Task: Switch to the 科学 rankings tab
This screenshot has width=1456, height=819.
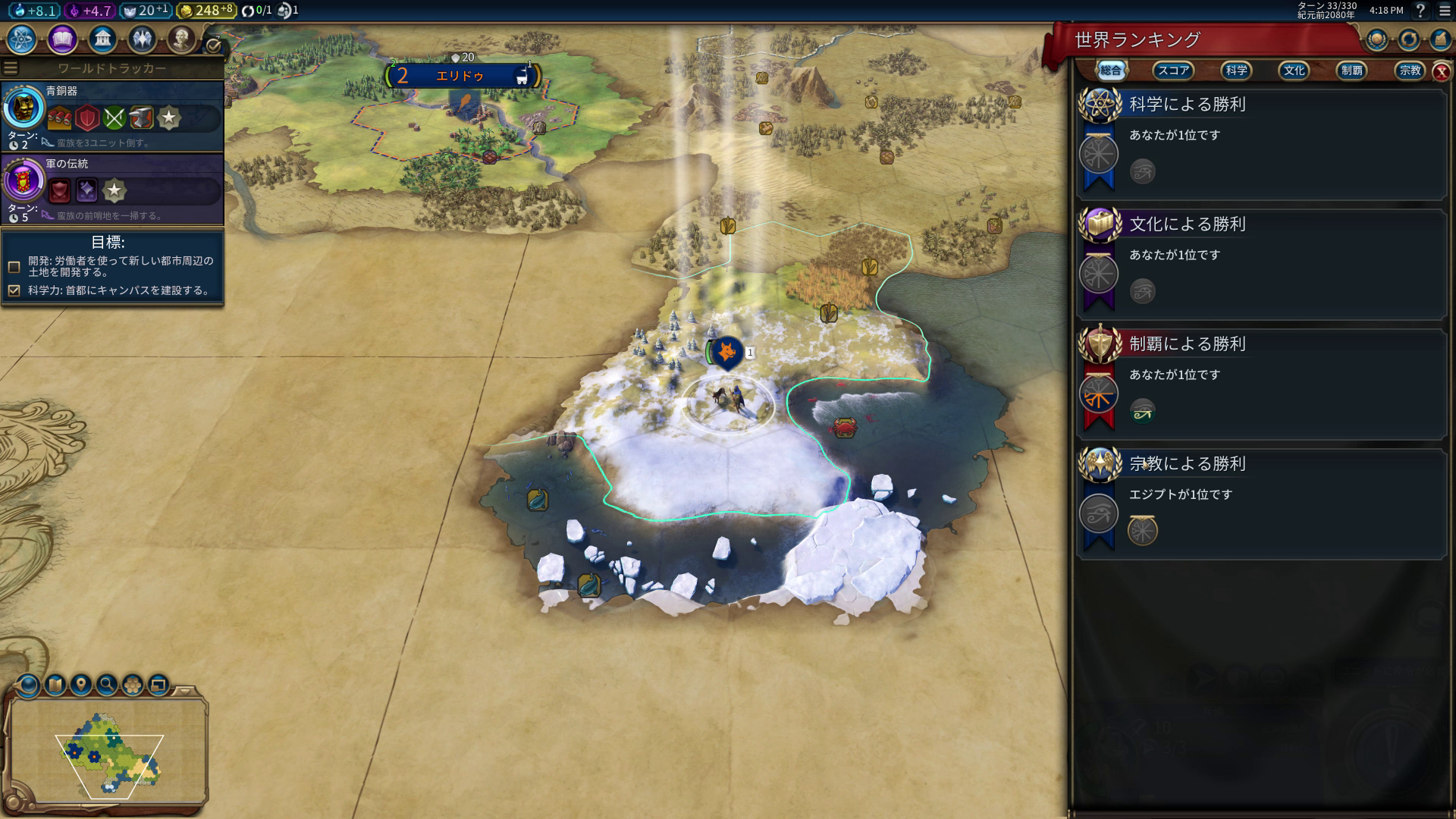Action: [x=1236, y=71]
